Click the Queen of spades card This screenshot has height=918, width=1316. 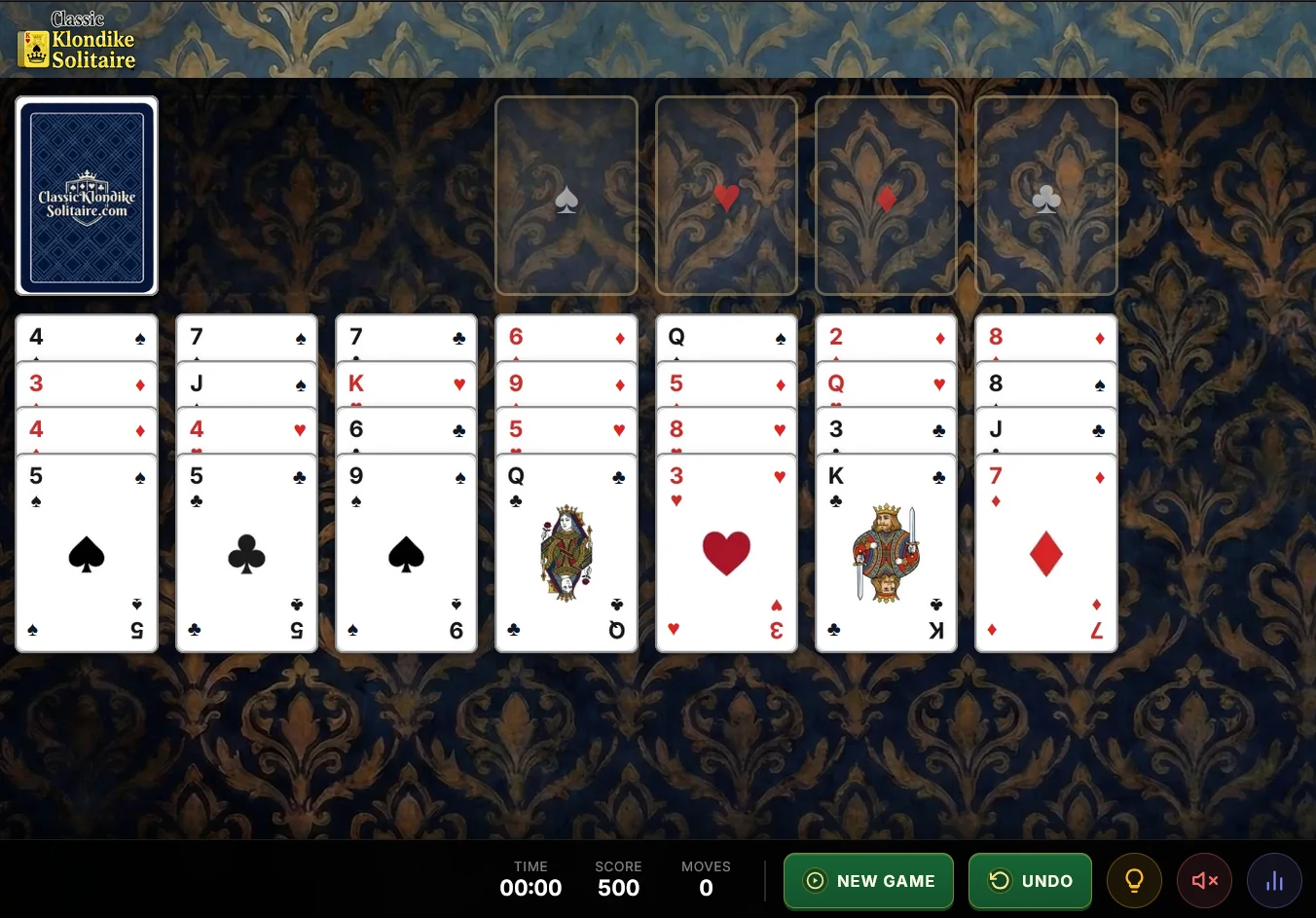point(726,337)
